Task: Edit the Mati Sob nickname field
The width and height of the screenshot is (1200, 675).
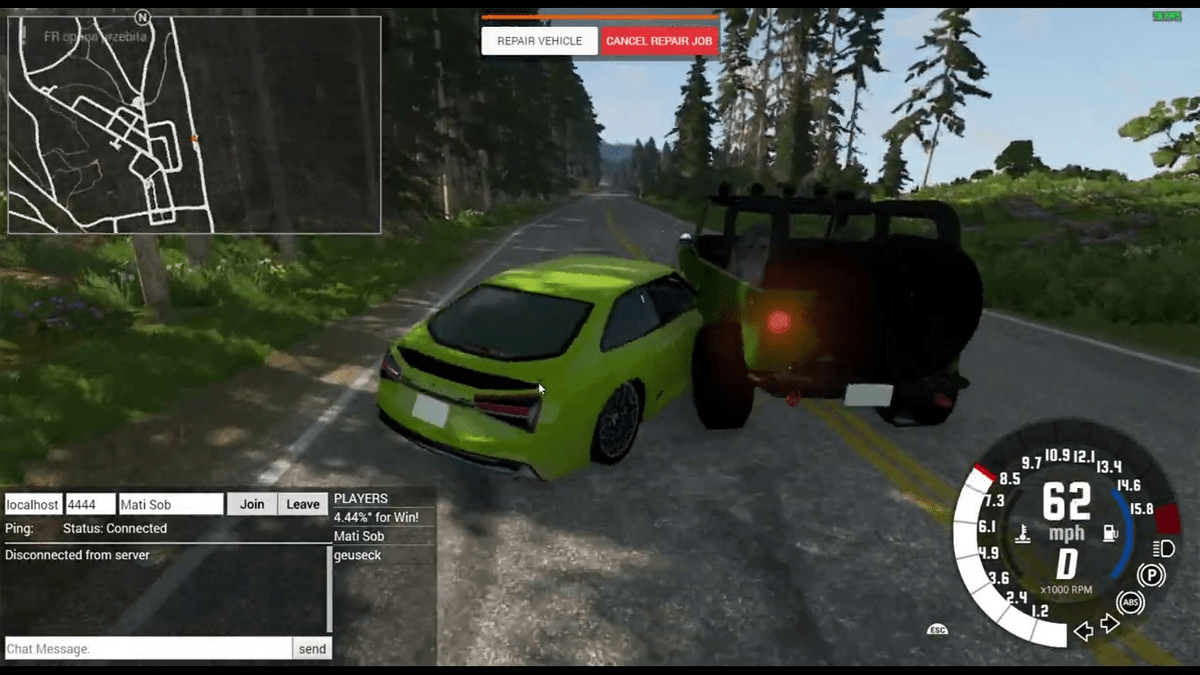Action: pyautogui.click(x=170, y=504)
